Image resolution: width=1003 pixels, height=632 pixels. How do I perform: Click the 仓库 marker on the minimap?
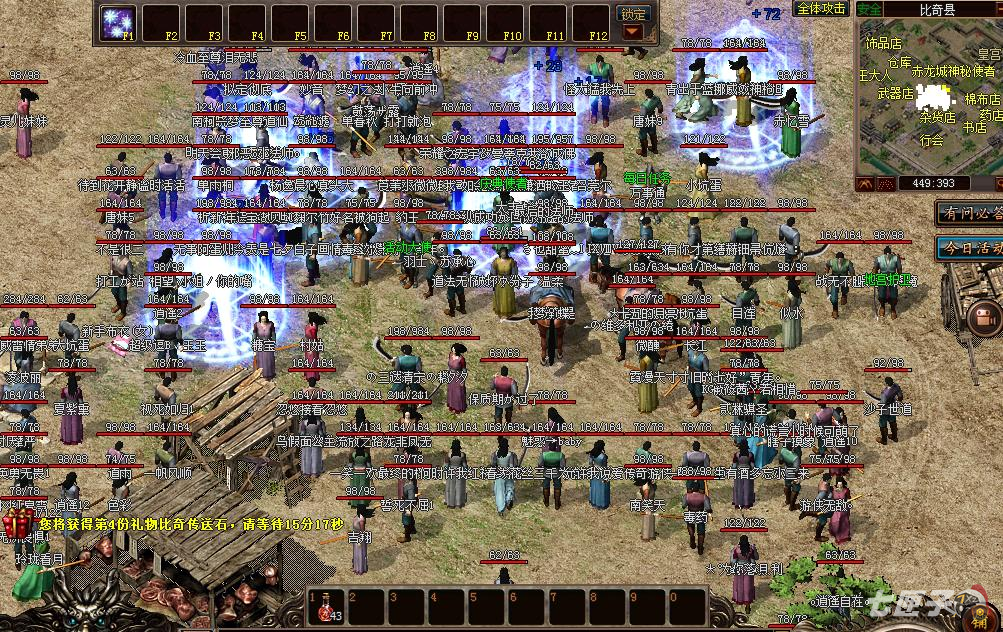pos(899,63)
